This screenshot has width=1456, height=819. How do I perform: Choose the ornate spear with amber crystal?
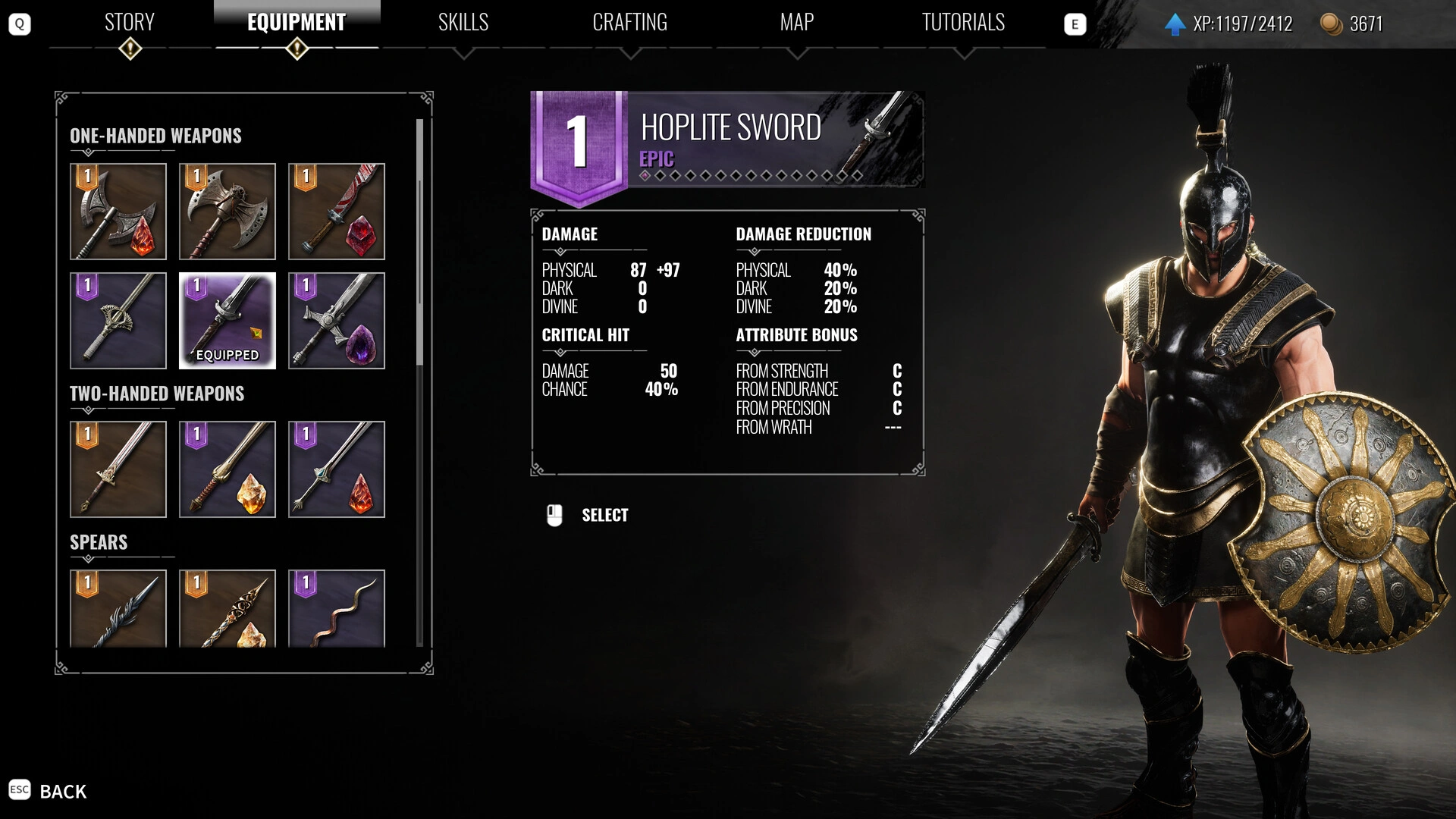227,608
